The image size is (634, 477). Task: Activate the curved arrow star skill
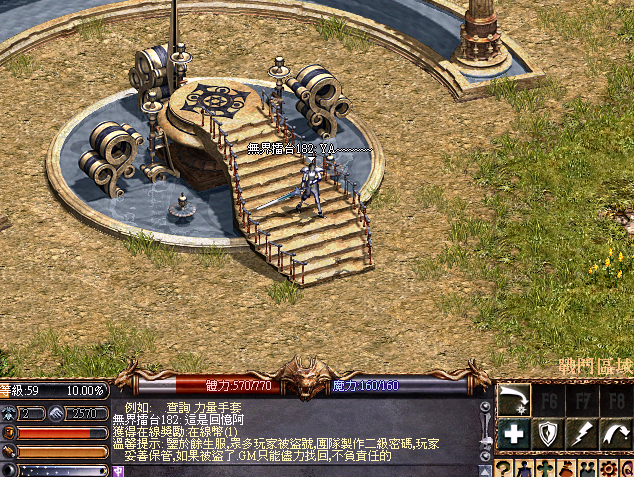pos(513,401)
